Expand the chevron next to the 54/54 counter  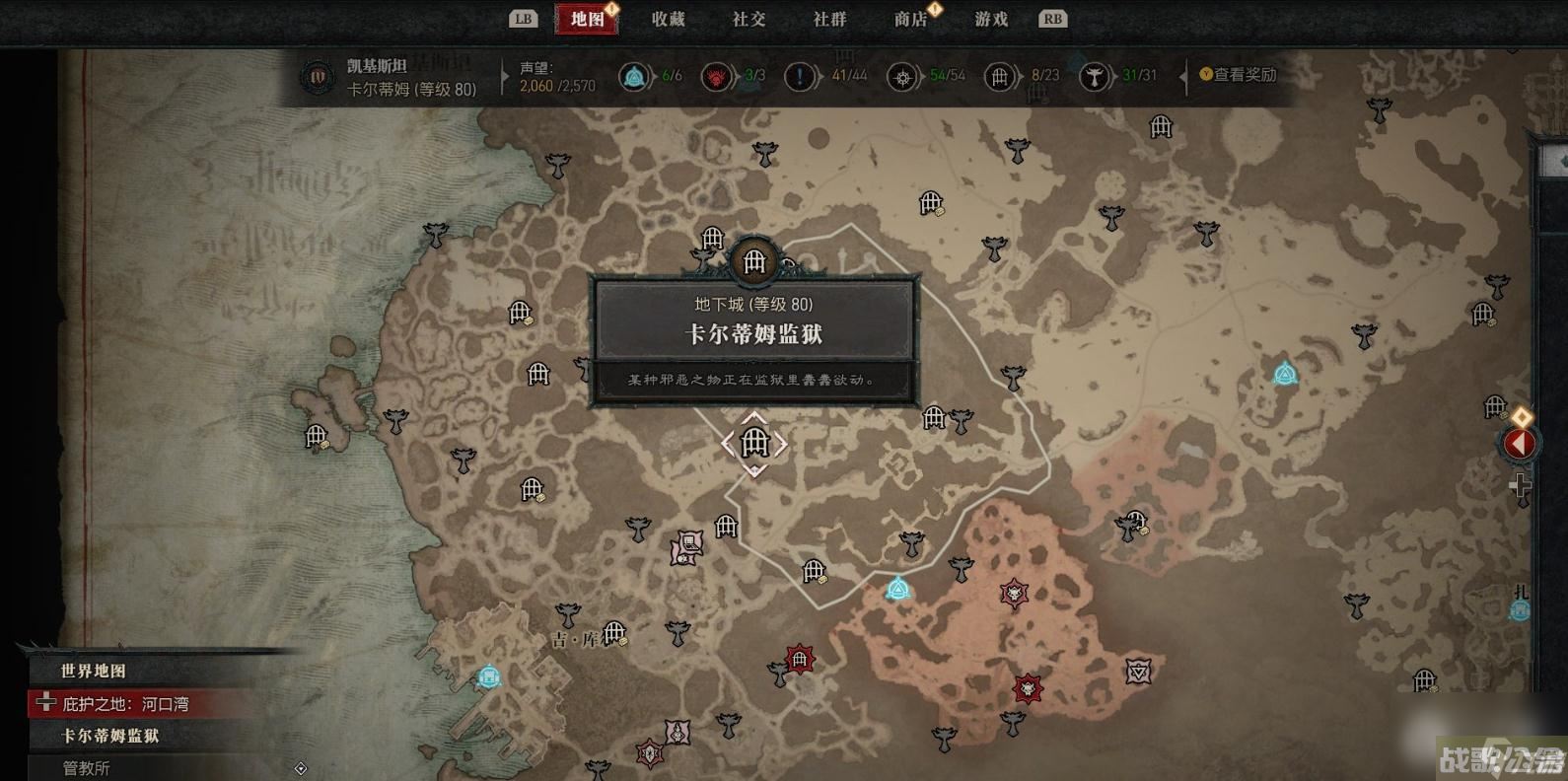coord(920,75)
